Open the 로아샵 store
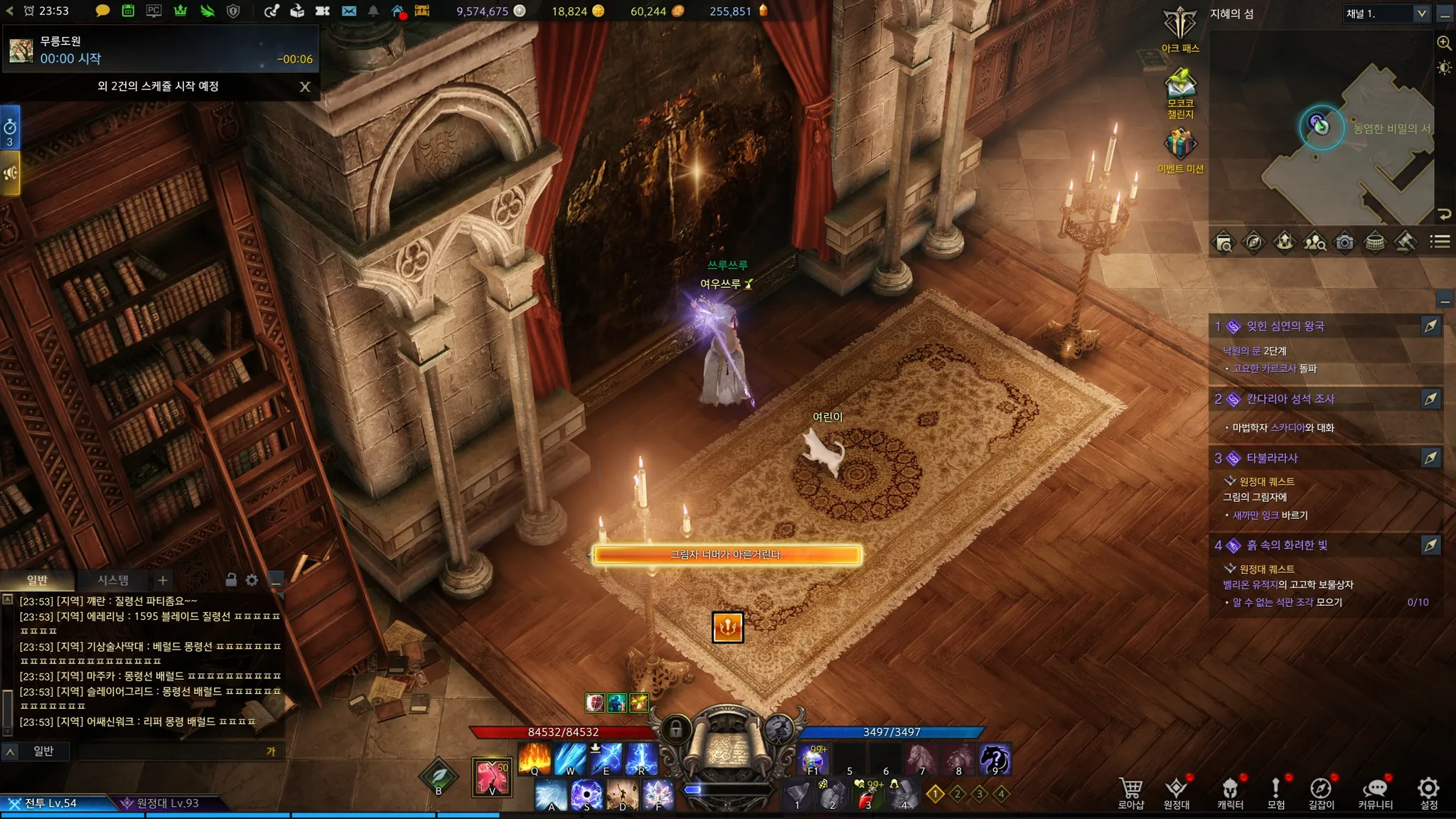 pyautogui.click(x=1130, y=792)
